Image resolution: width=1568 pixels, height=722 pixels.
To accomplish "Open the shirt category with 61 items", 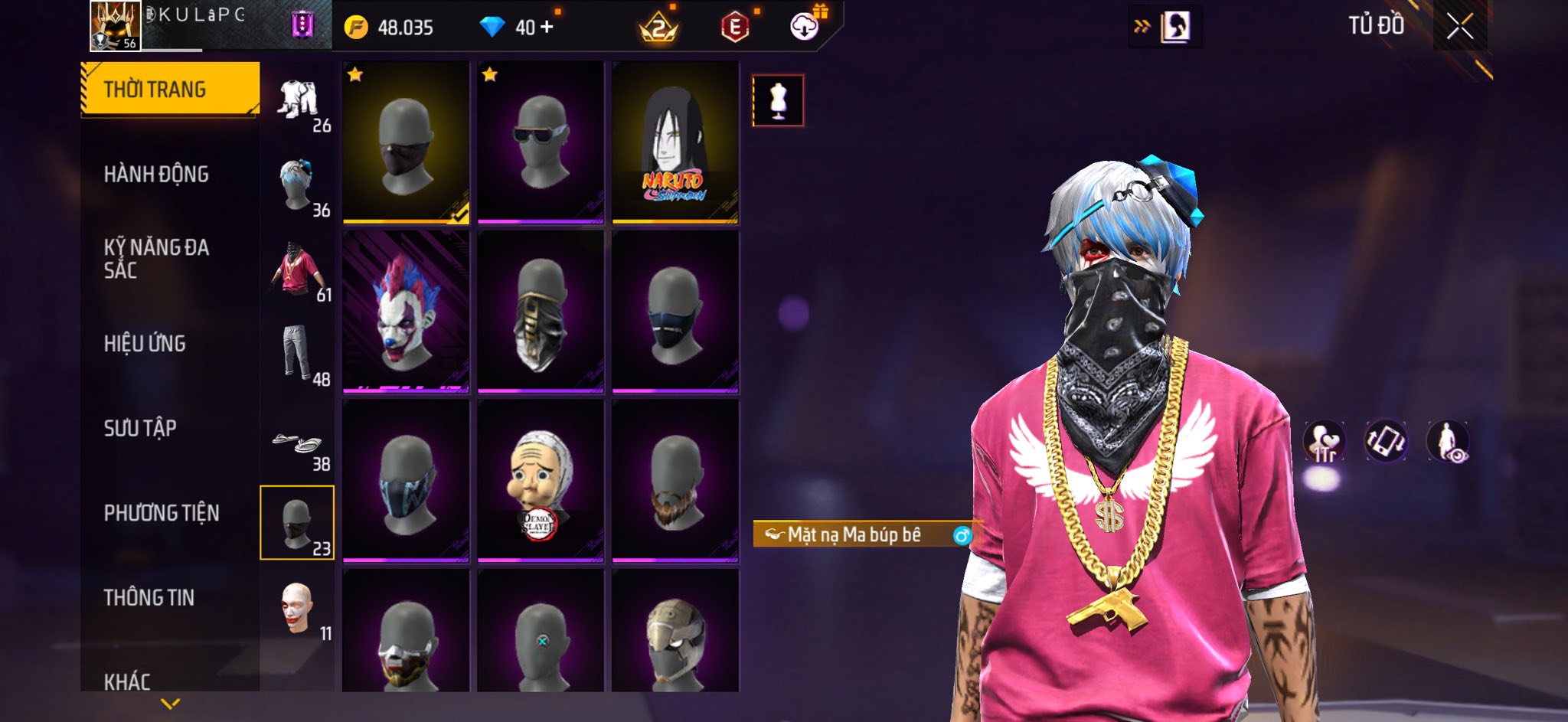I will (298, 271).
